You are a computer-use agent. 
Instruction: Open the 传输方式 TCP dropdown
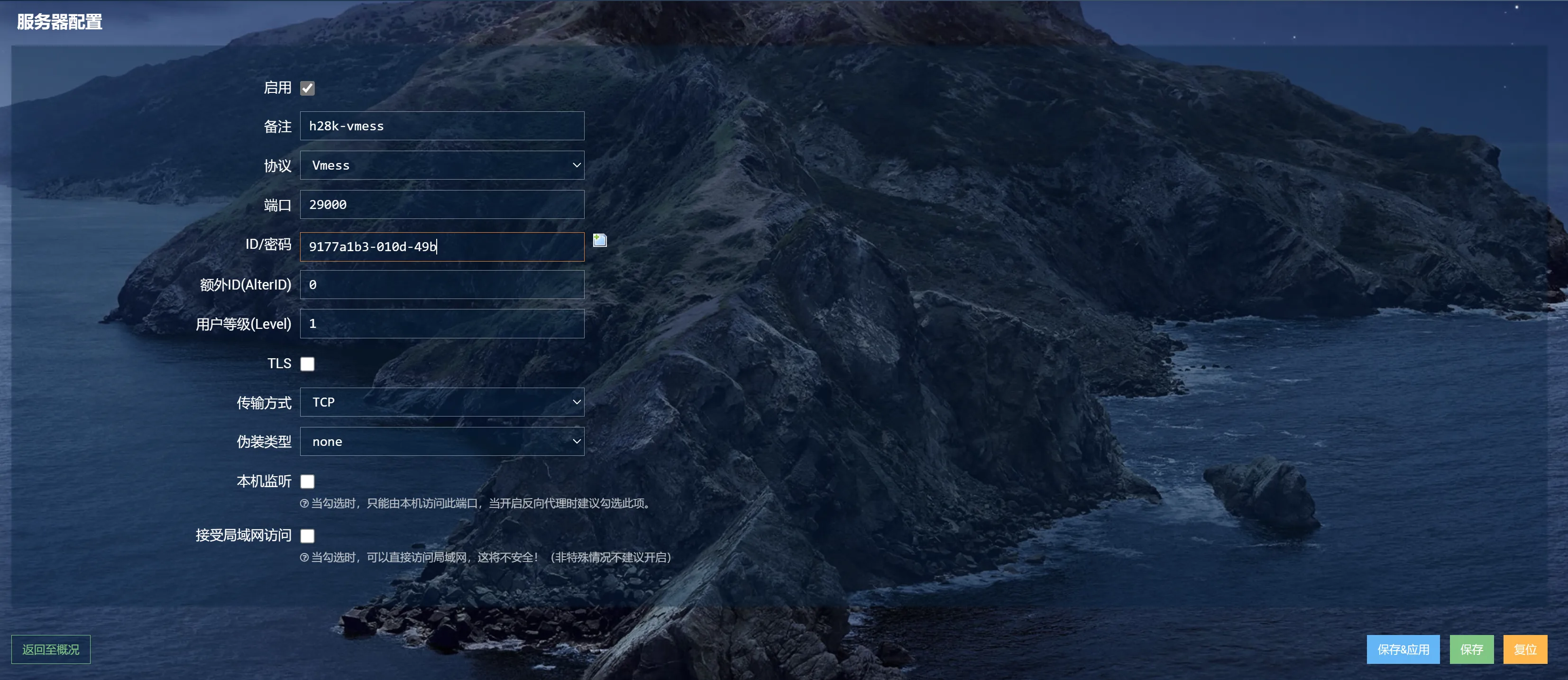click(x=442, y=402)
